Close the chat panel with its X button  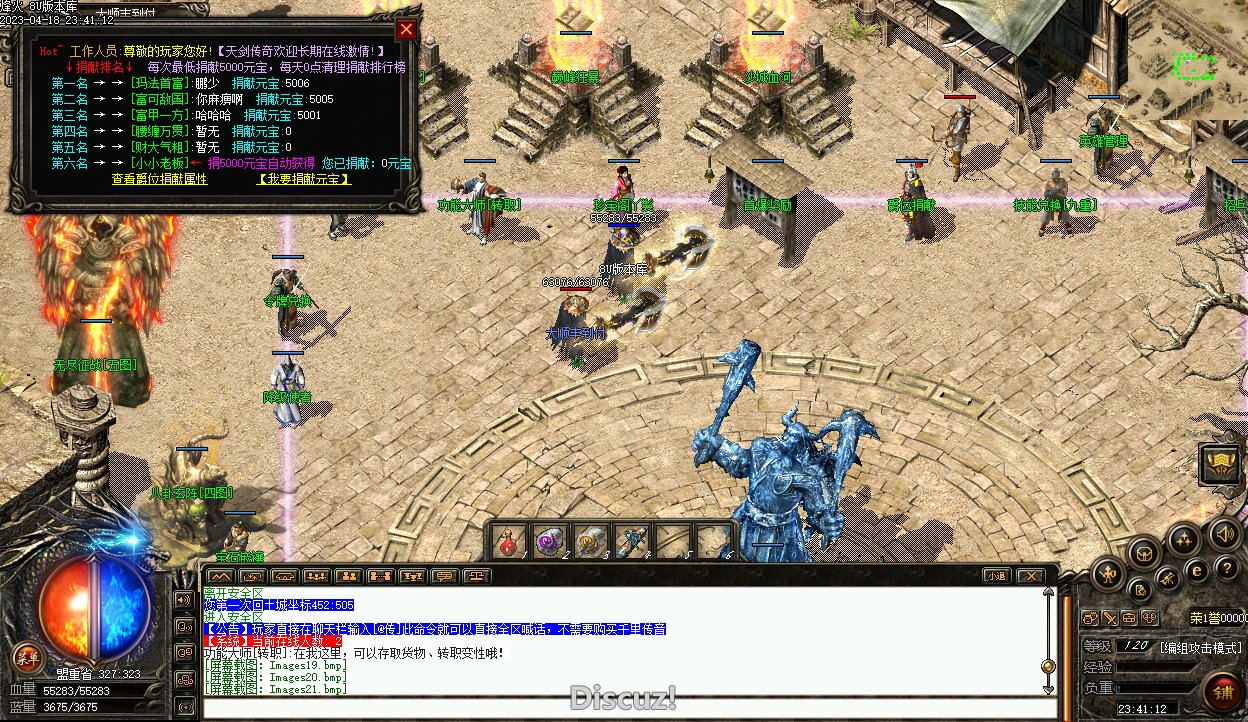click(1034, 576)
